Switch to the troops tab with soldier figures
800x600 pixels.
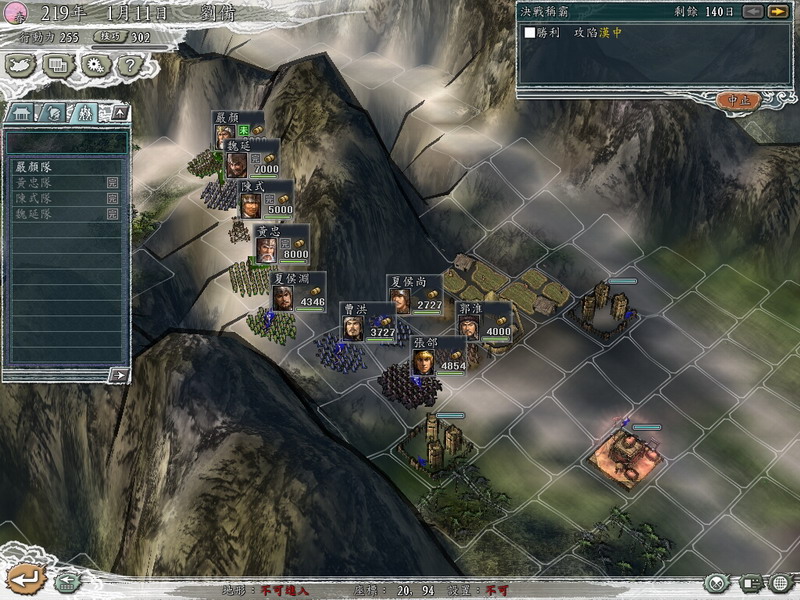[x=83, y=112]
